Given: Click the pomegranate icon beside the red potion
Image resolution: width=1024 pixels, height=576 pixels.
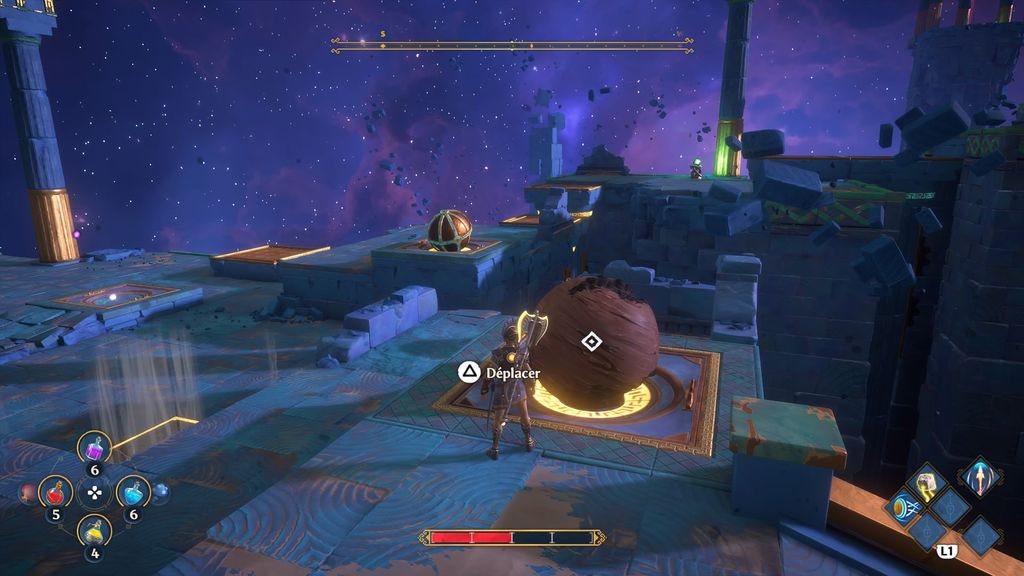Looking at the screenshot, I should pyautogui.click(x=27, y=492).
